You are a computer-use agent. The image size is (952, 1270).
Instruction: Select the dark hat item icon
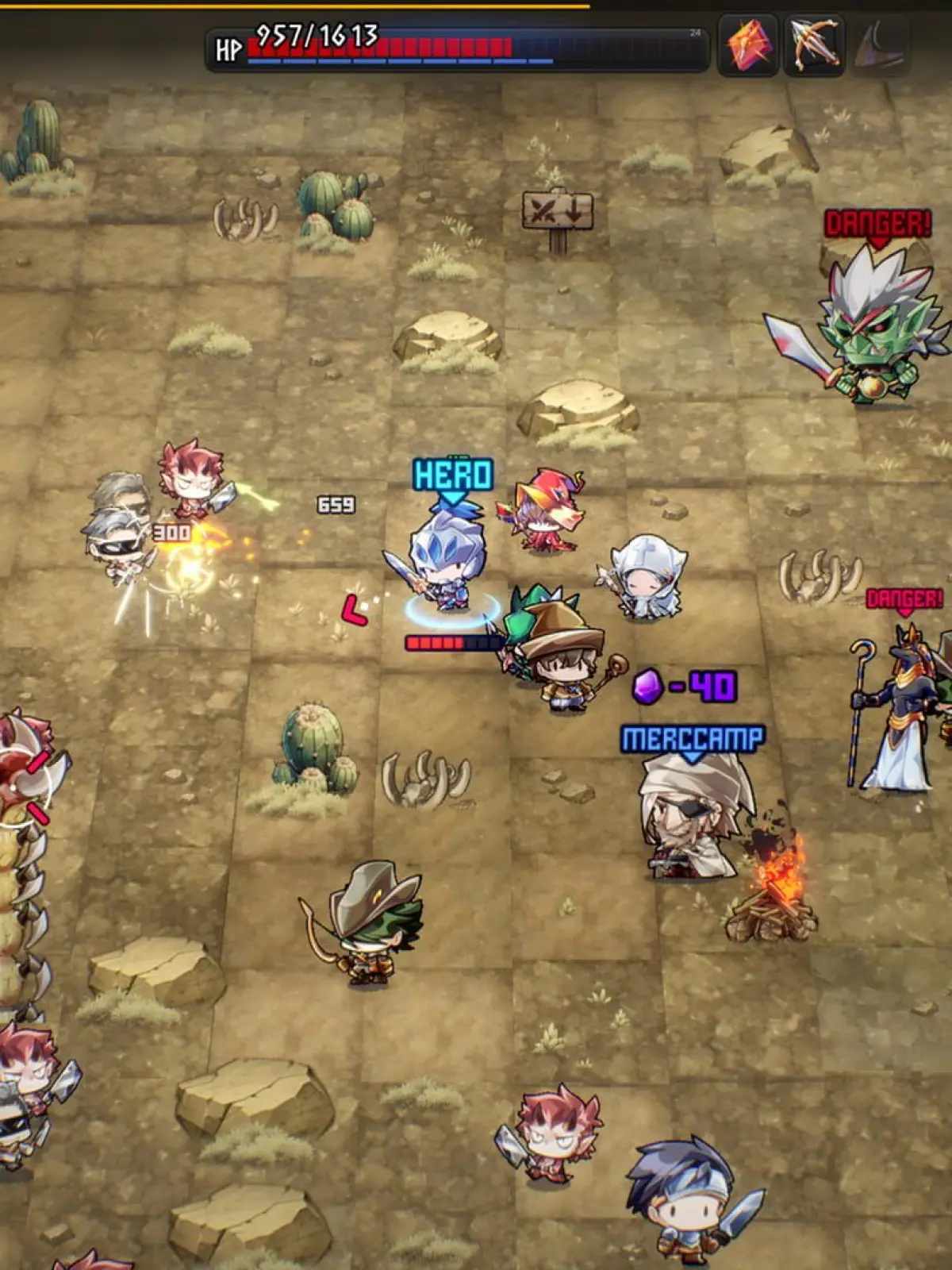879,45
